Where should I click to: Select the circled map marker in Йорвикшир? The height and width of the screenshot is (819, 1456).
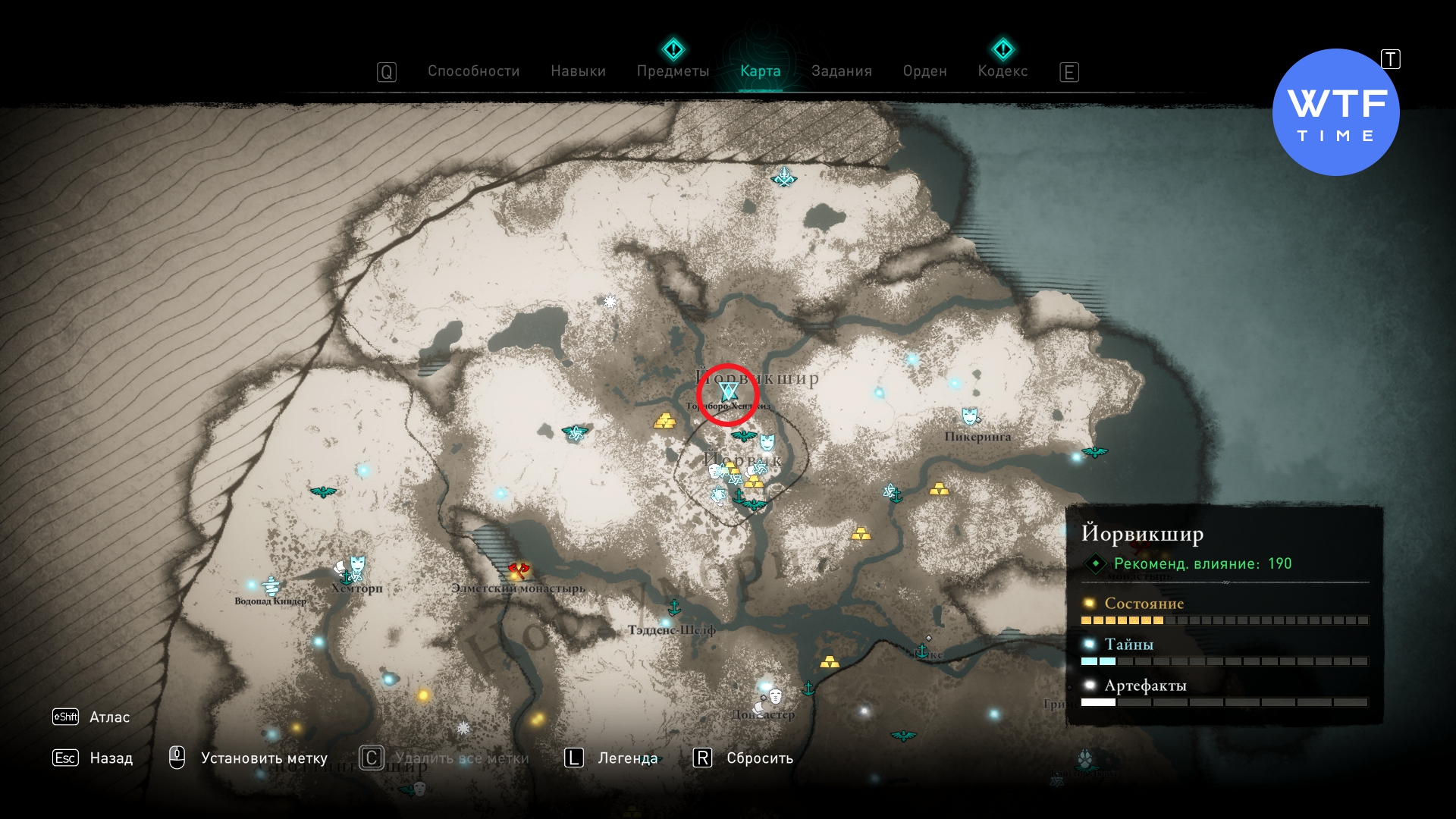(x=728, y=392)
